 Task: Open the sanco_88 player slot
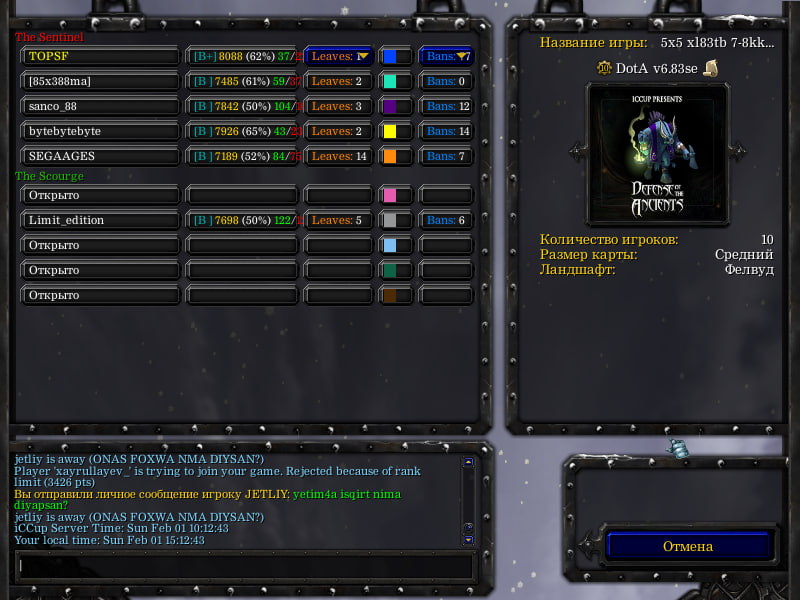(99, 106)
